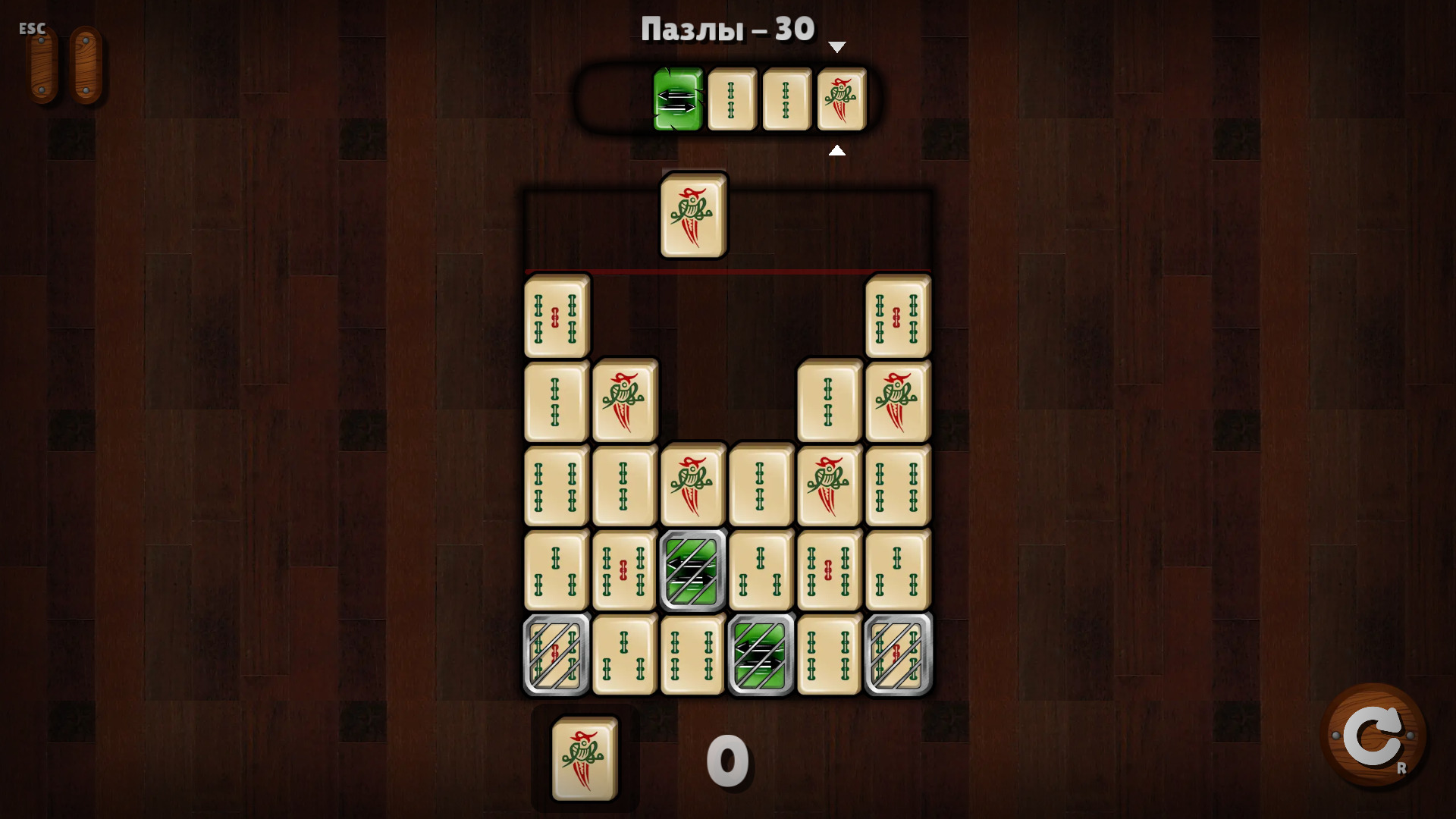Select the green arrows bonus tile in the queue
This screenshot has width=1456, height=819.
tap(677, 100)
